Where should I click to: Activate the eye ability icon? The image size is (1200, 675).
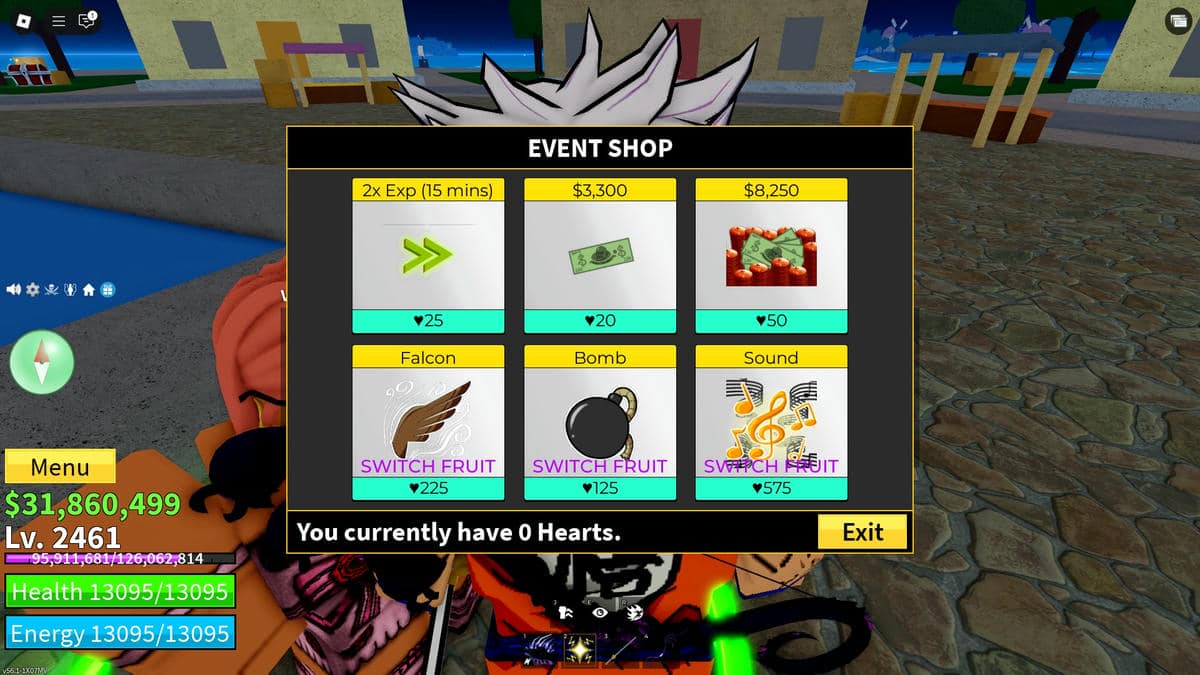pyautogui.click(x=600, y=612)
